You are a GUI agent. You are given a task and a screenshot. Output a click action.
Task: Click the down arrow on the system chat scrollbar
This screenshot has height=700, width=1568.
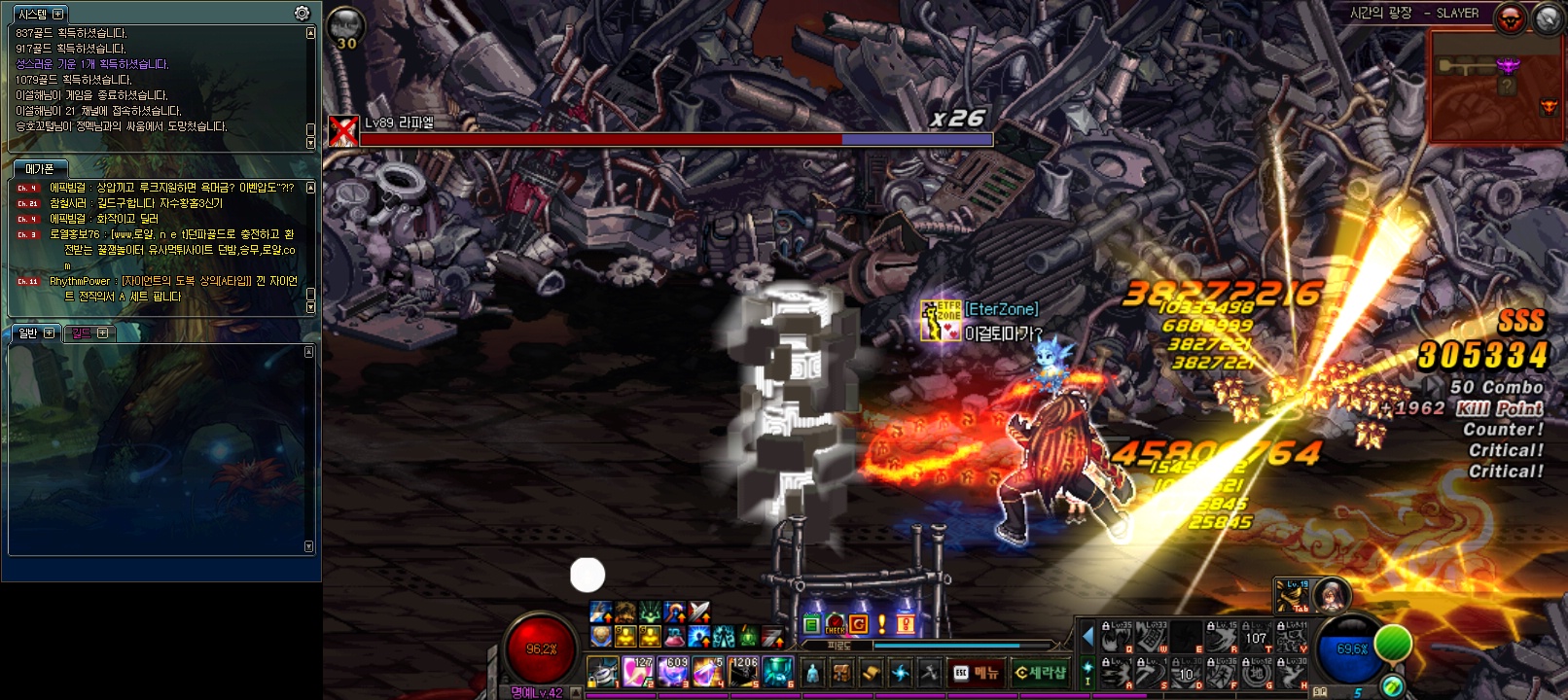pos(310,143)
